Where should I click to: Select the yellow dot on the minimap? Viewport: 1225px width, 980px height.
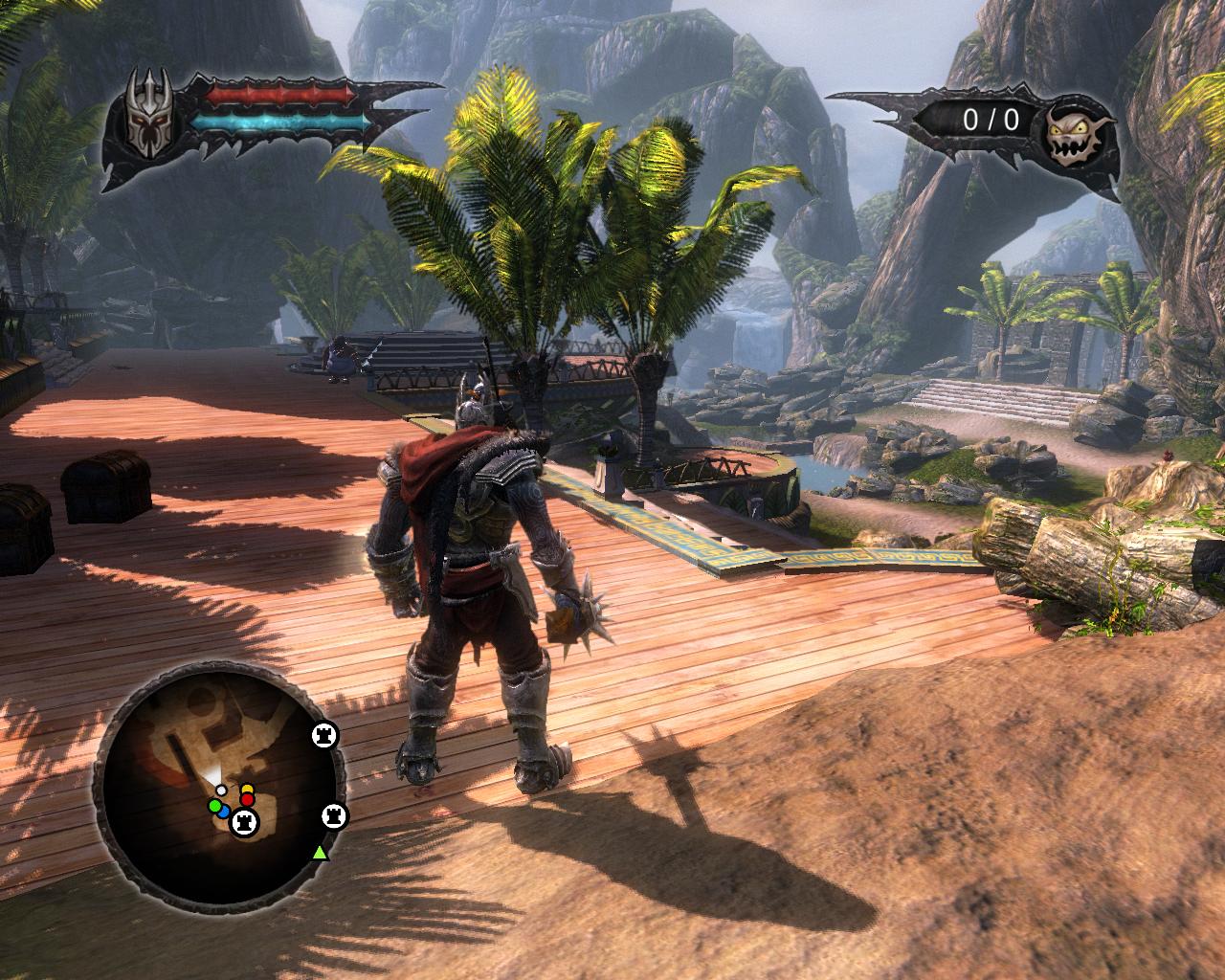[x=247, y=790]
